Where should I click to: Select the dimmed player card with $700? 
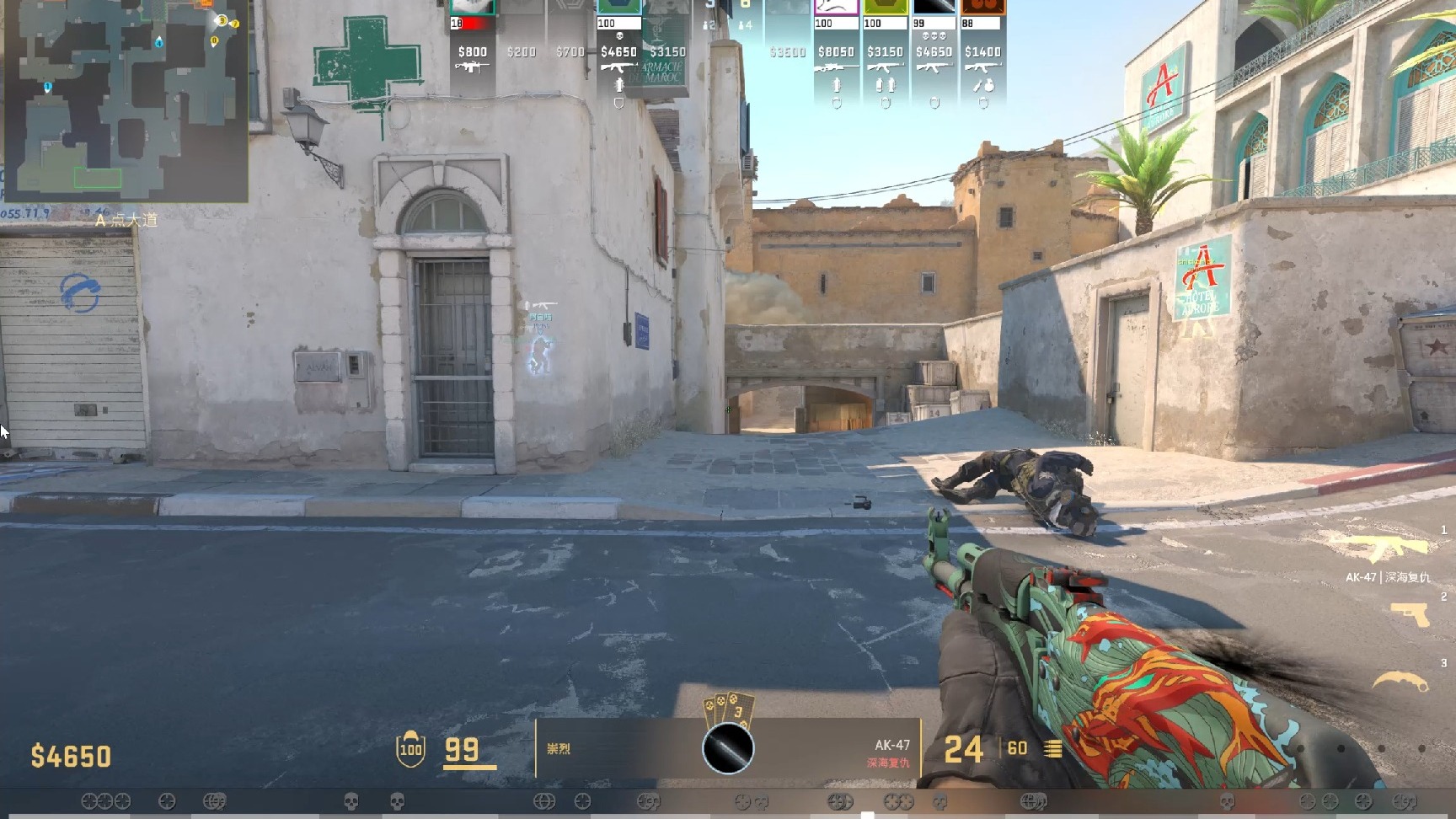pyautogui.click(x=570, y=51)
